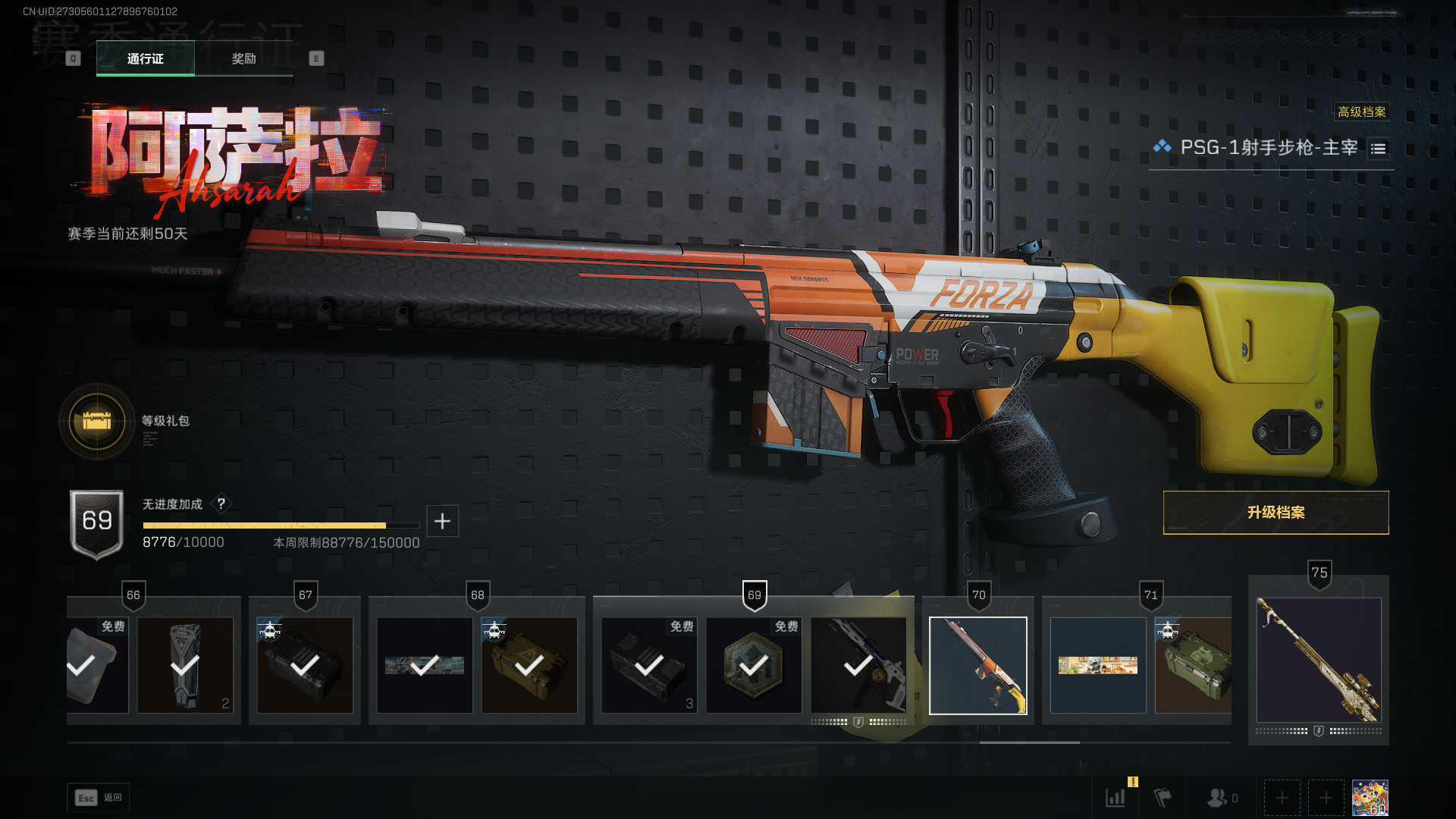Select the level 69 hexagon badge reward
This screenshot has width=1456, height=819.
coord(754,665)
